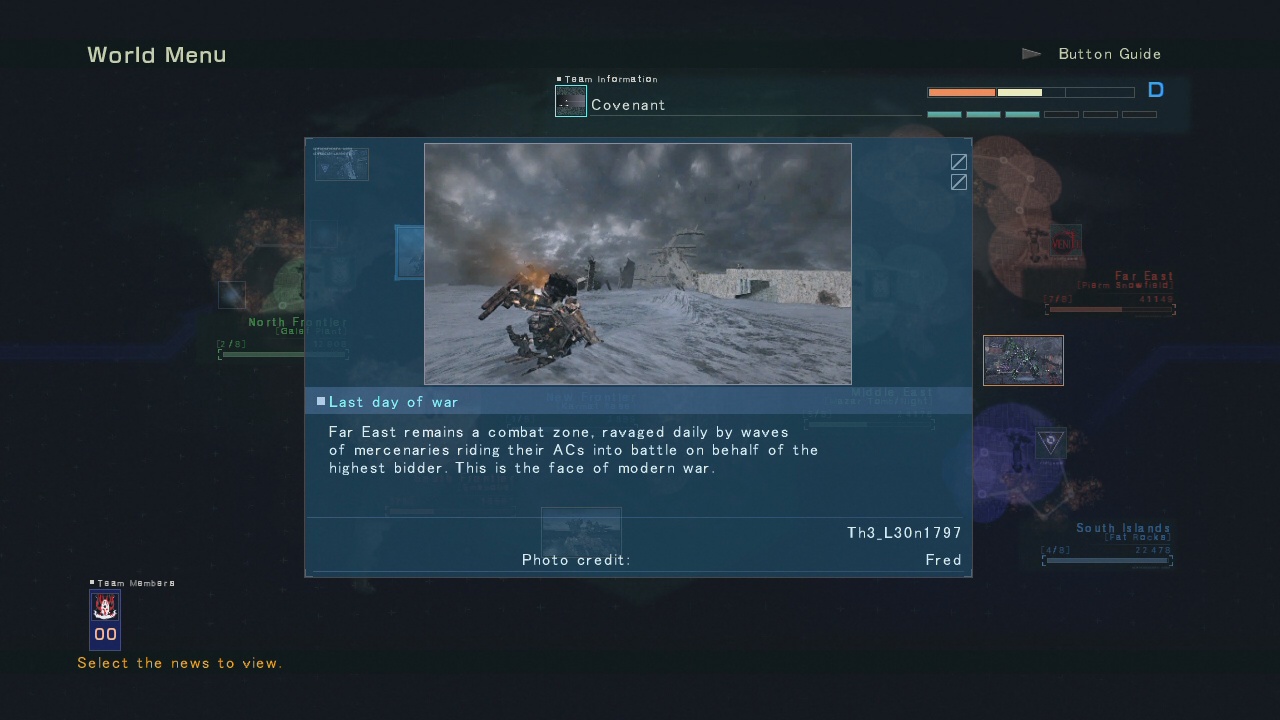Select the team member emblem numbered 00
Image resolution: width=1280 pixels, height=720 pixels.
[105, 619]
